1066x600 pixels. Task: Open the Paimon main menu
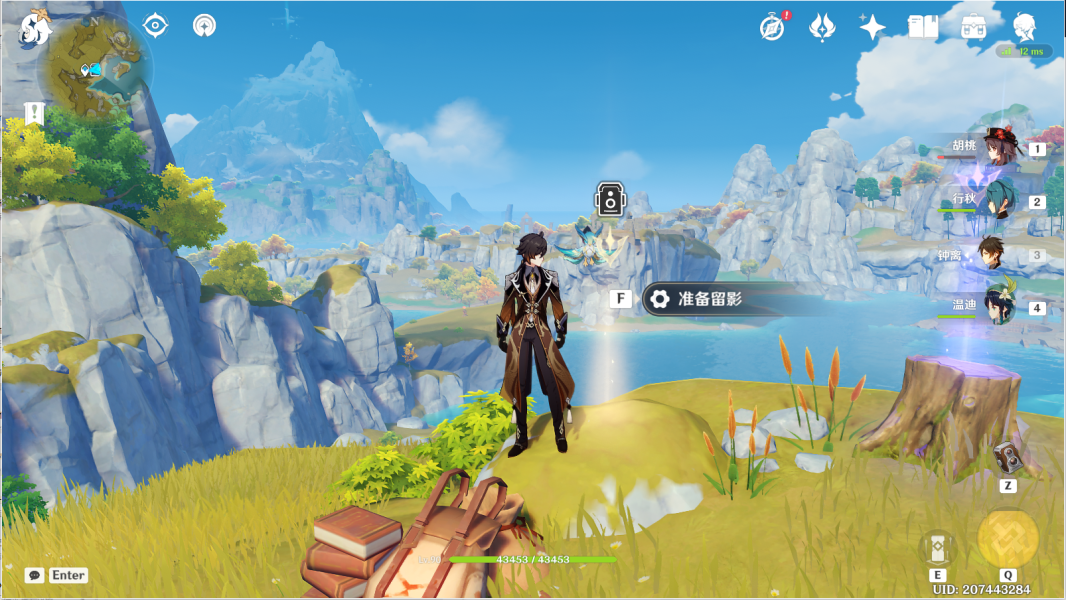tap(35, 27)
